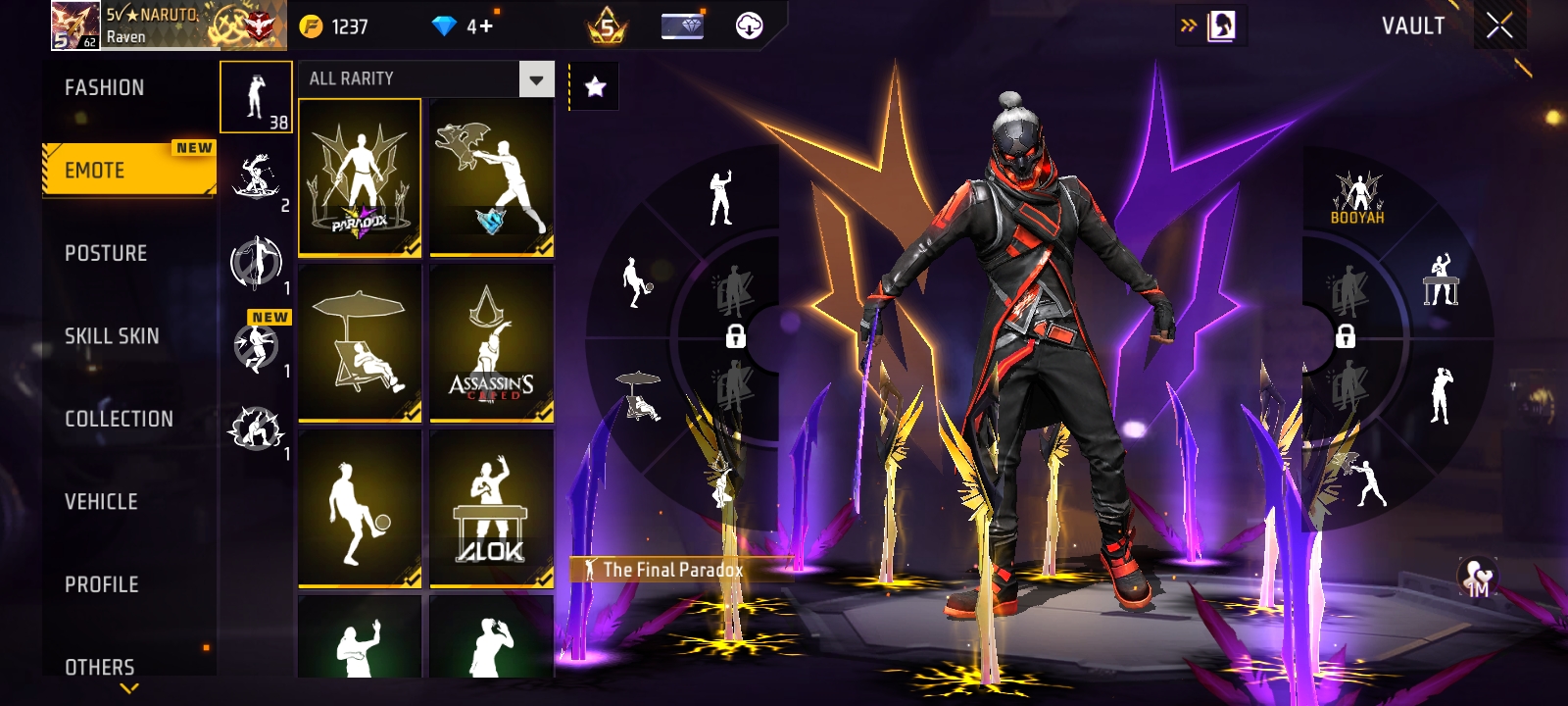Pick the Alok DJ emote tile
The image size is (1568, 706).
click(x=491, y=508)
